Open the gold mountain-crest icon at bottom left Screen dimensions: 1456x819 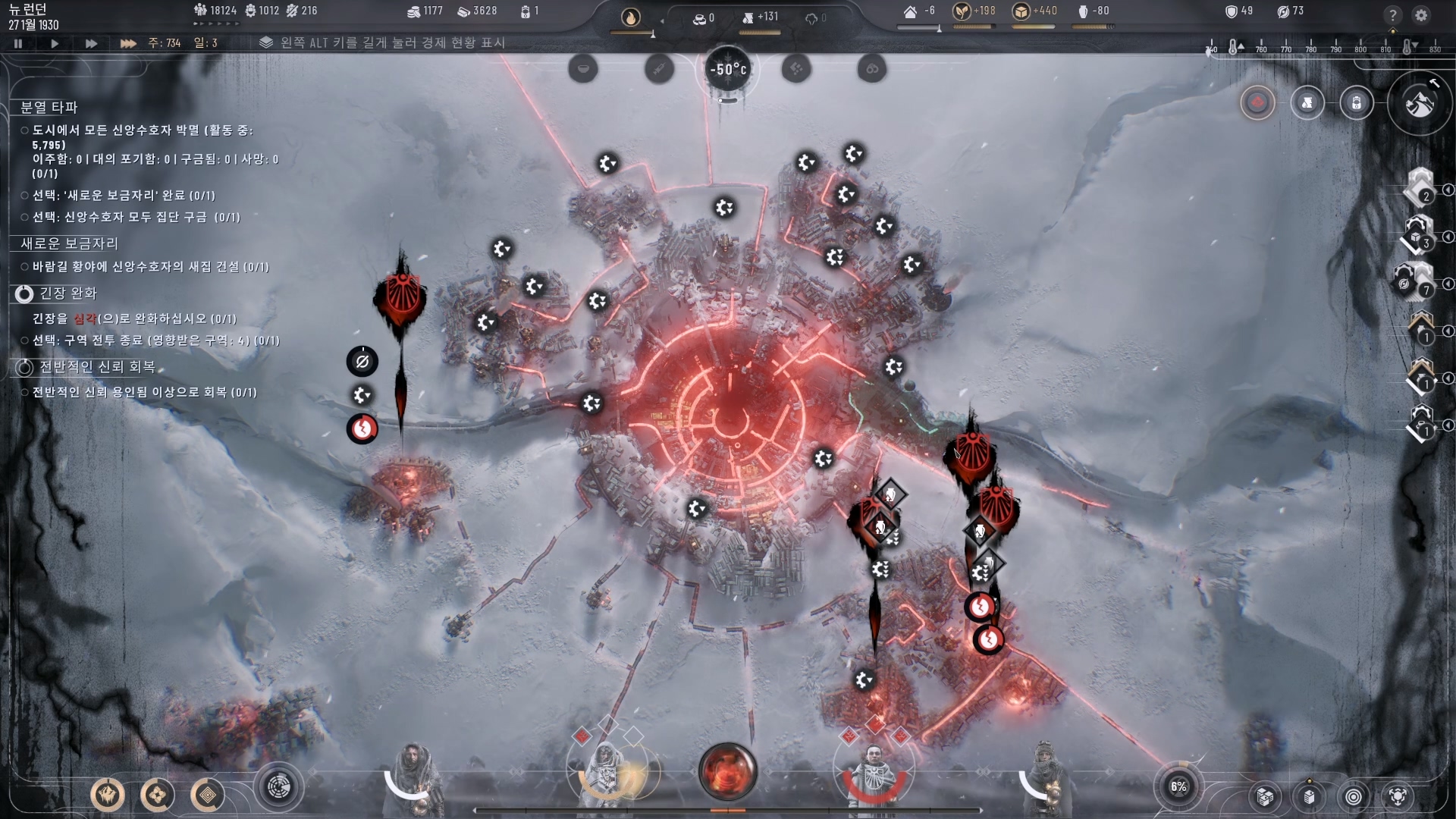(x=108, y=795)
